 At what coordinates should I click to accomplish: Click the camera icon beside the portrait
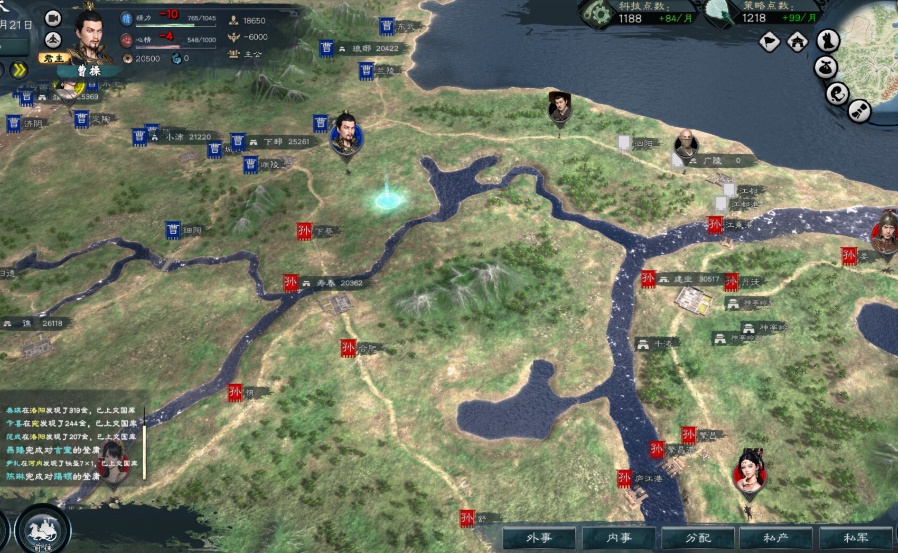[x=53, y=18]
